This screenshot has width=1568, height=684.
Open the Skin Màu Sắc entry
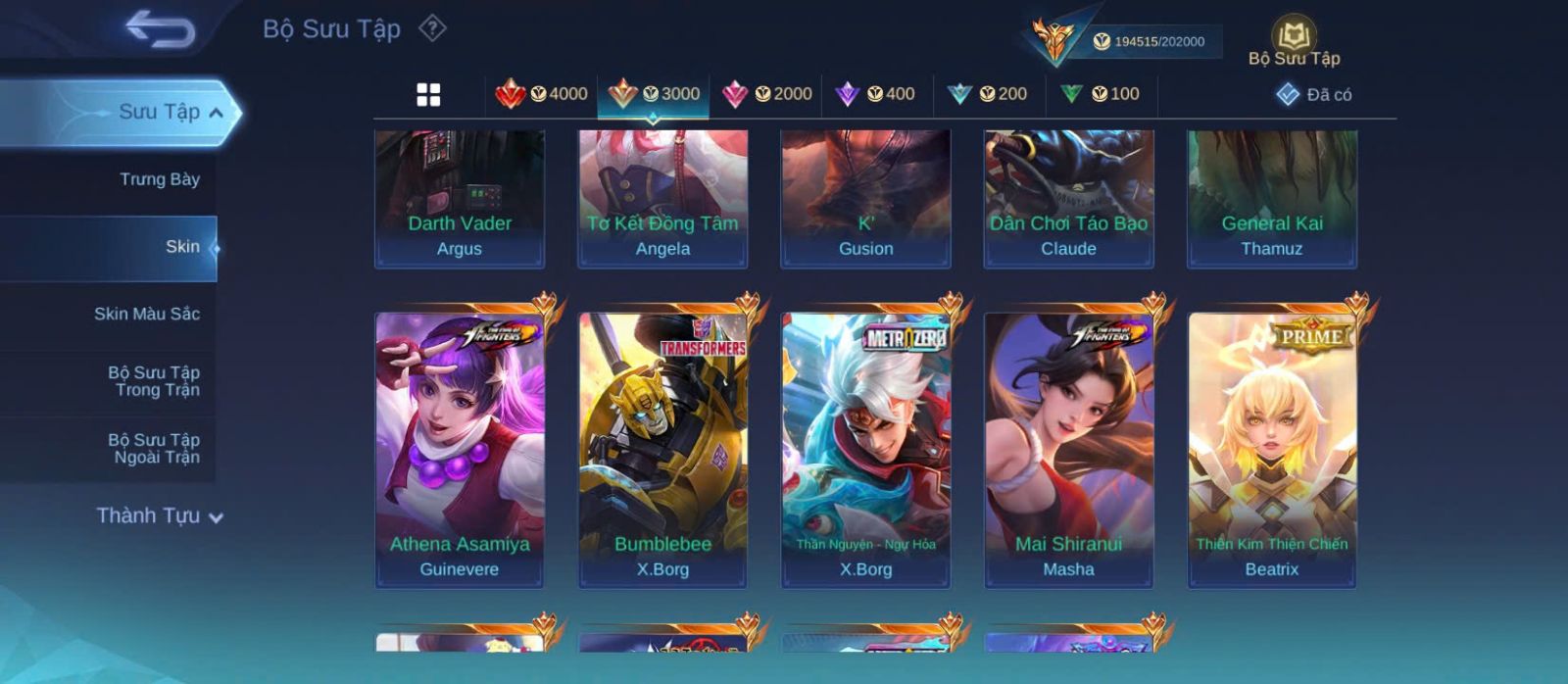146,314
